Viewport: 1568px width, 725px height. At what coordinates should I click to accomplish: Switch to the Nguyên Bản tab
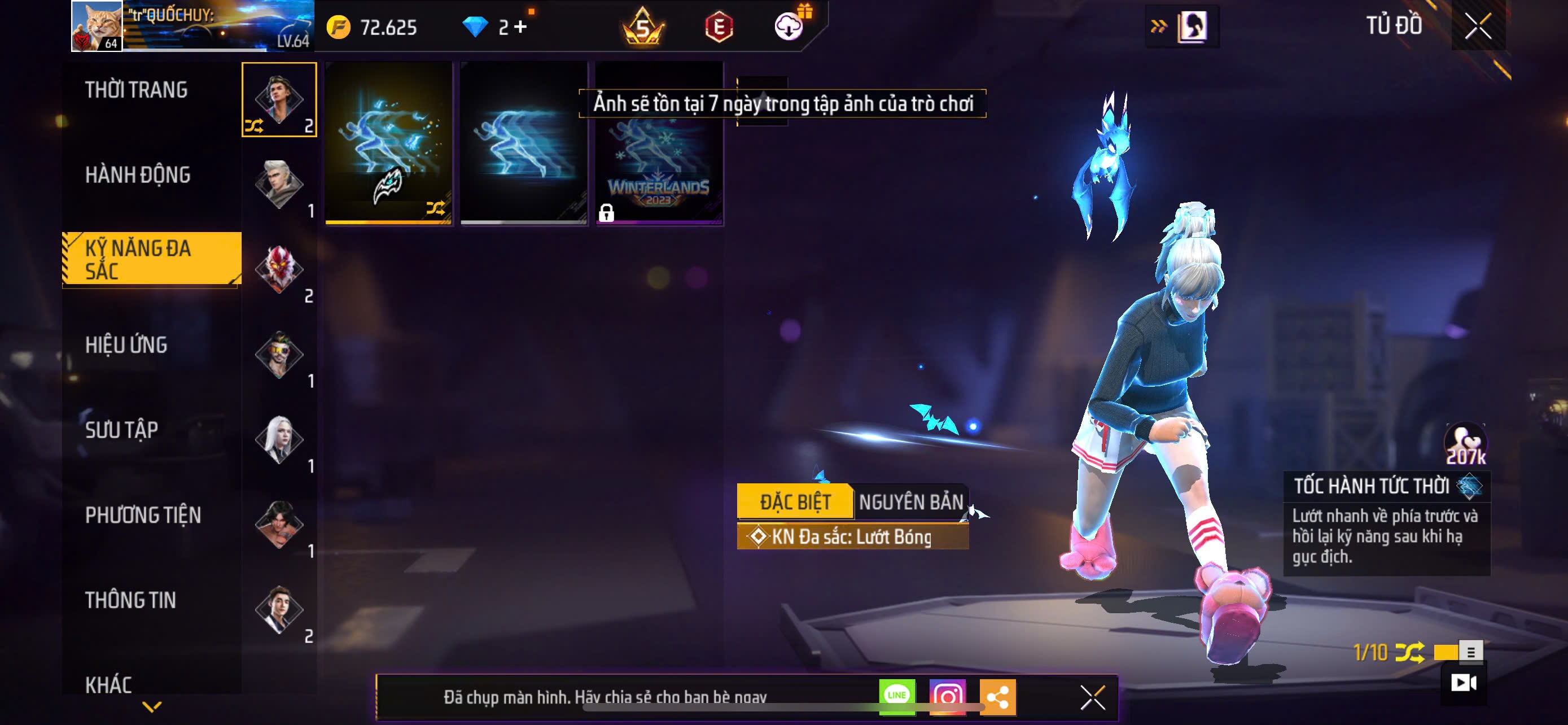point(910,502)
